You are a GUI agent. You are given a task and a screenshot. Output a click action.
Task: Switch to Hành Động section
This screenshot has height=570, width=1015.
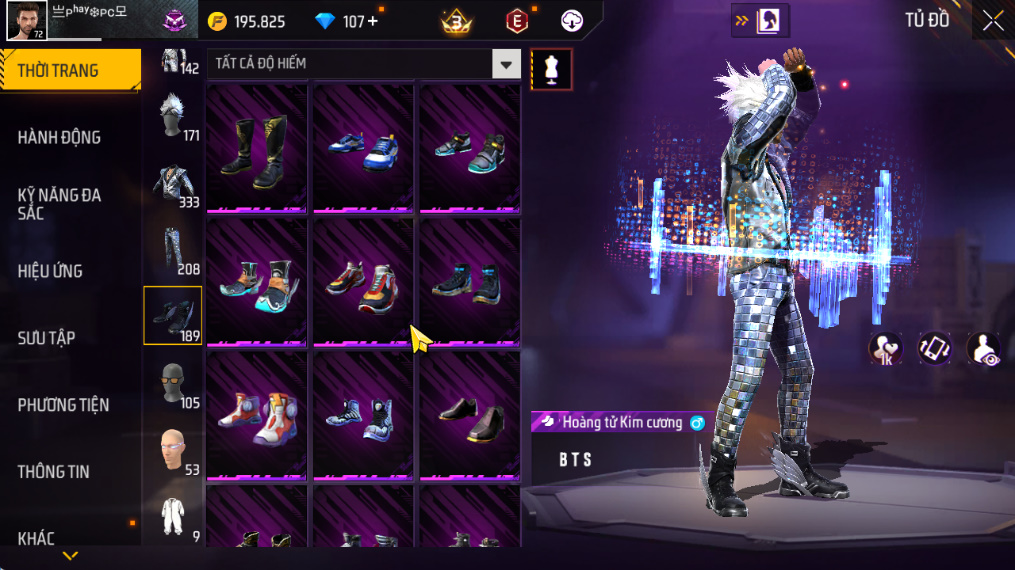60,137
